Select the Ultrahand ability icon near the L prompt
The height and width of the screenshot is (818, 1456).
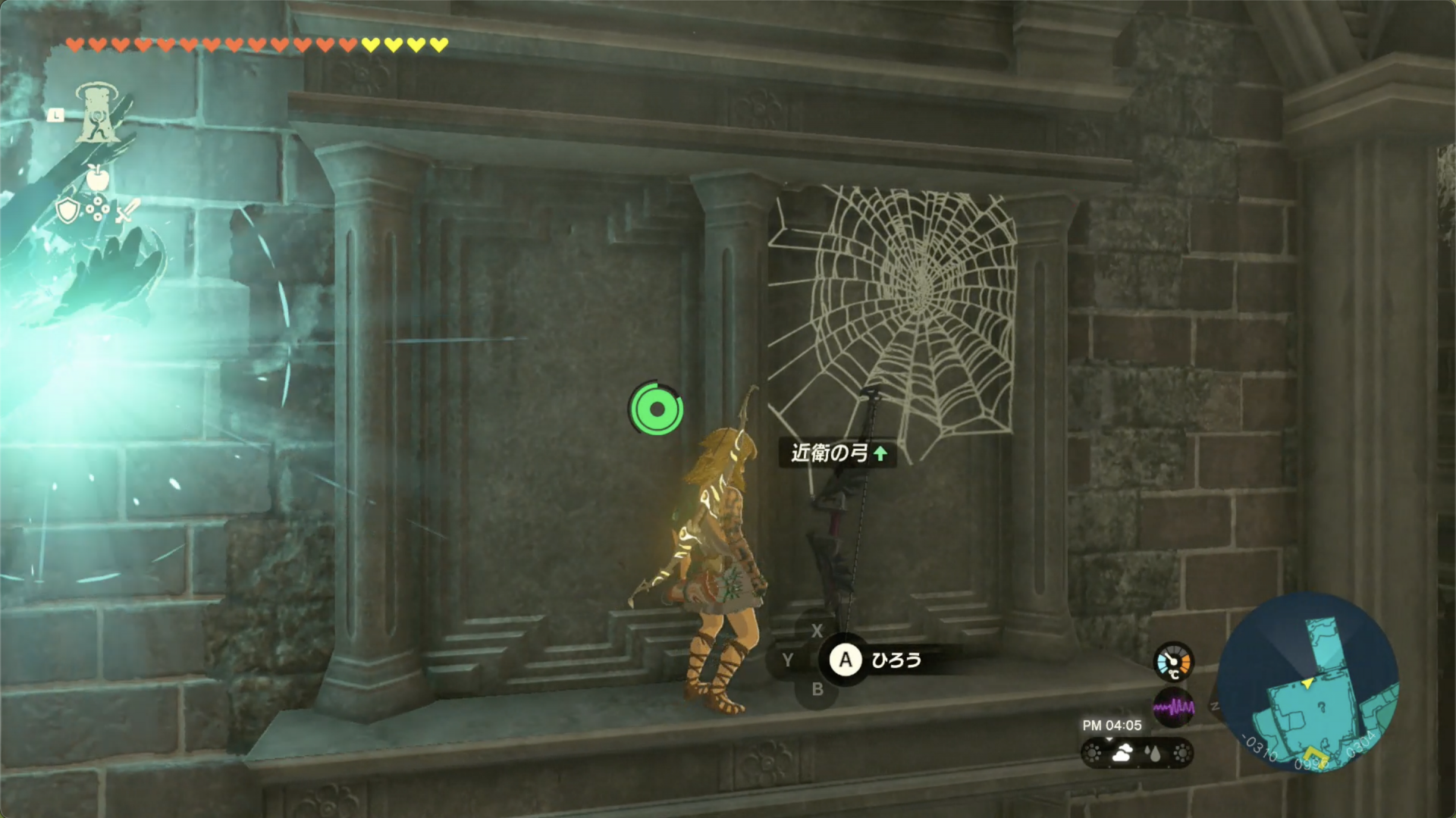tap(96, 111)
